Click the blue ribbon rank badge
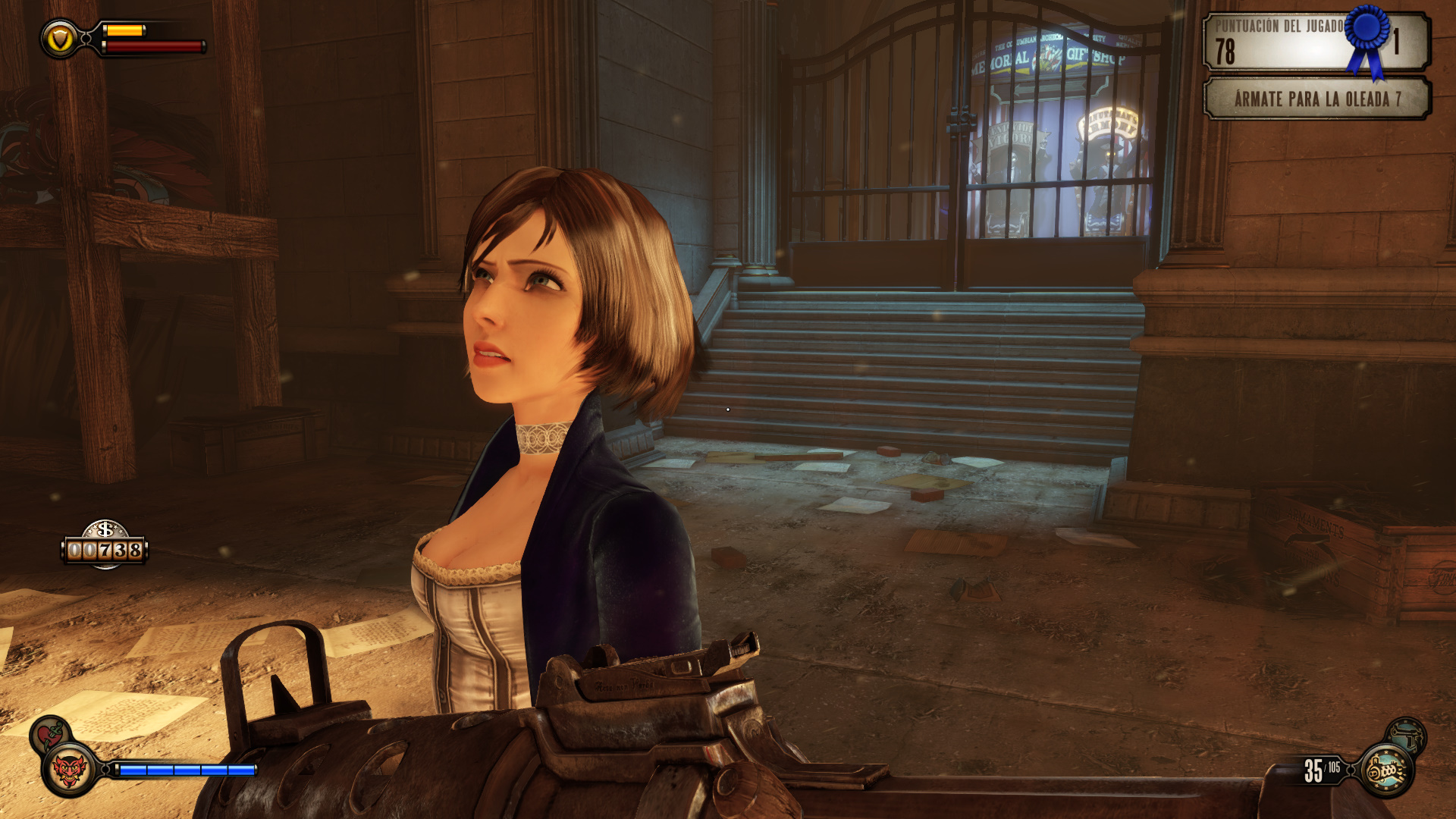1456x819 pixels. (x=1368, y=38)
